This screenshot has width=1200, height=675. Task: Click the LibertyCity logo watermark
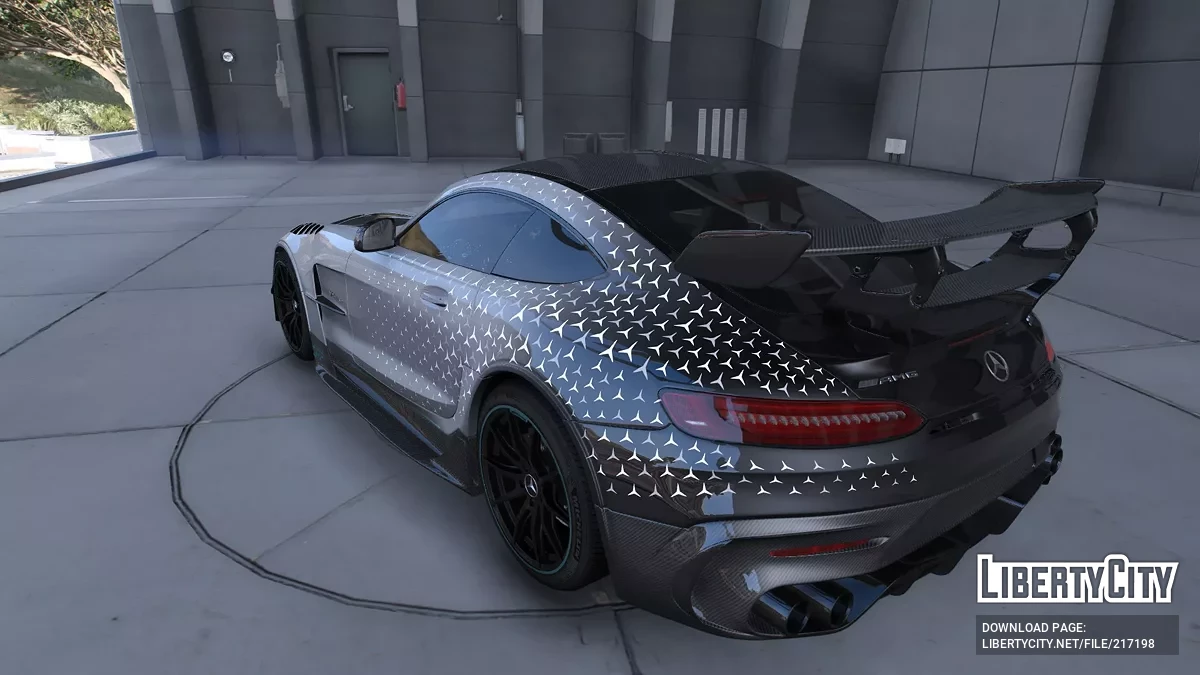pyautogui.click(x=1077, y=580)
